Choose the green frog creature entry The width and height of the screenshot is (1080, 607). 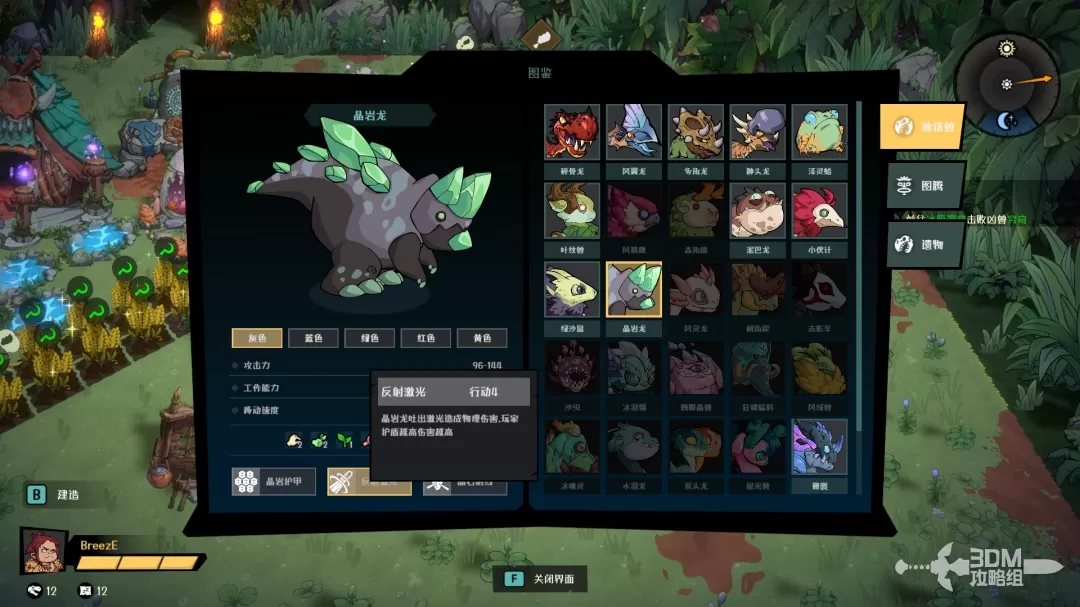tap(820, 132)
